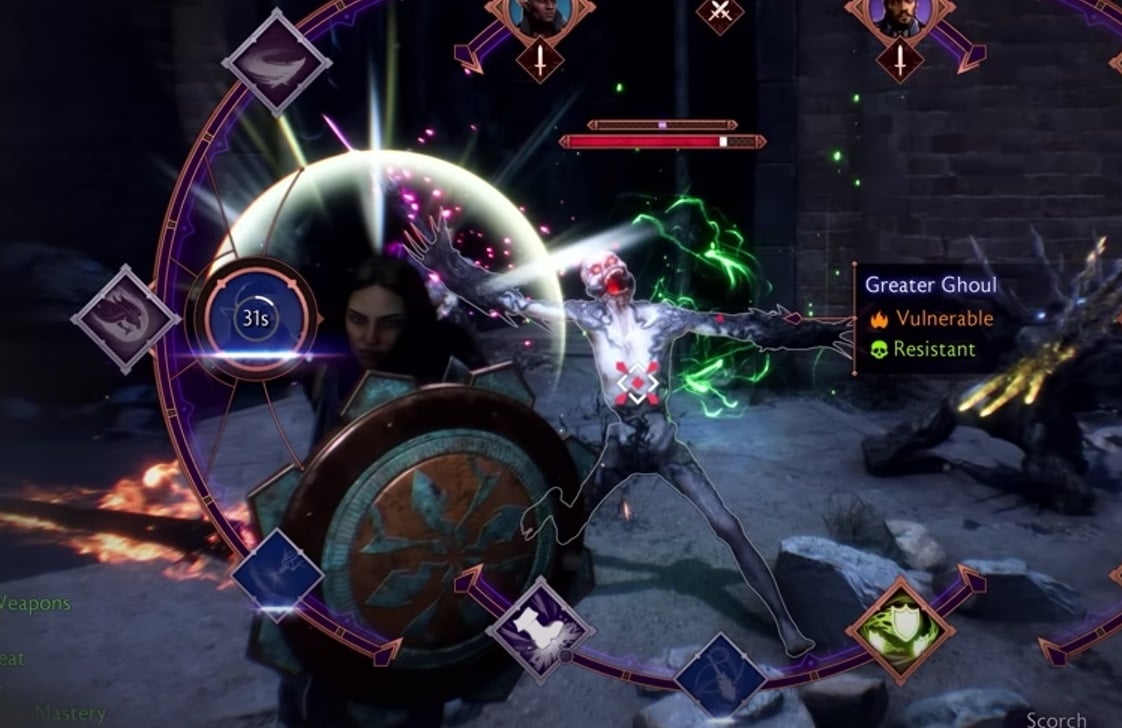Select the Greater Ghoul target marker
Viewport: 1122px width, 728px height.
pyautogui.click(x=638, y=382)
